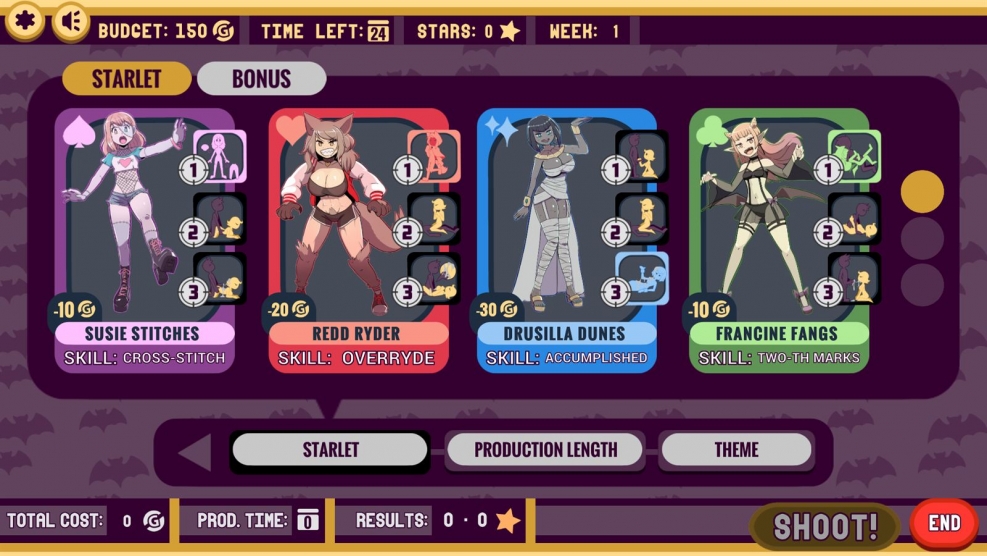Select the Drusilla Dunes card
The image size is (987, 556).
(x=566, y=240)
